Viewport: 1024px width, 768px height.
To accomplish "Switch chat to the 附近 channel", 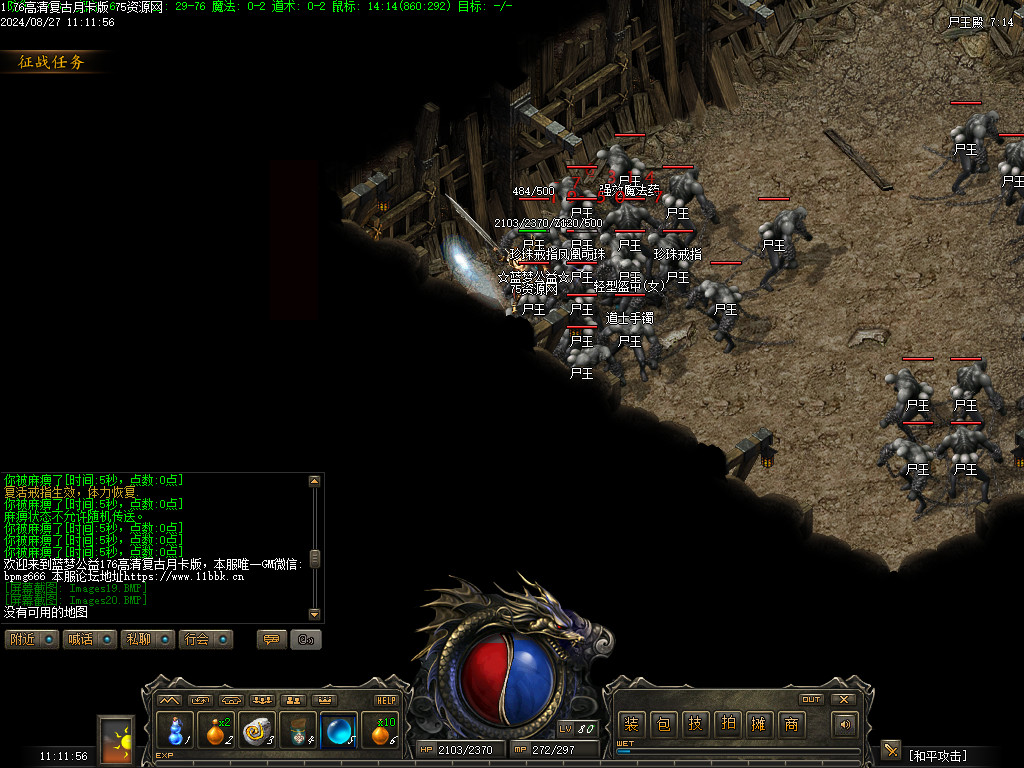I will (x=31, y=639).
